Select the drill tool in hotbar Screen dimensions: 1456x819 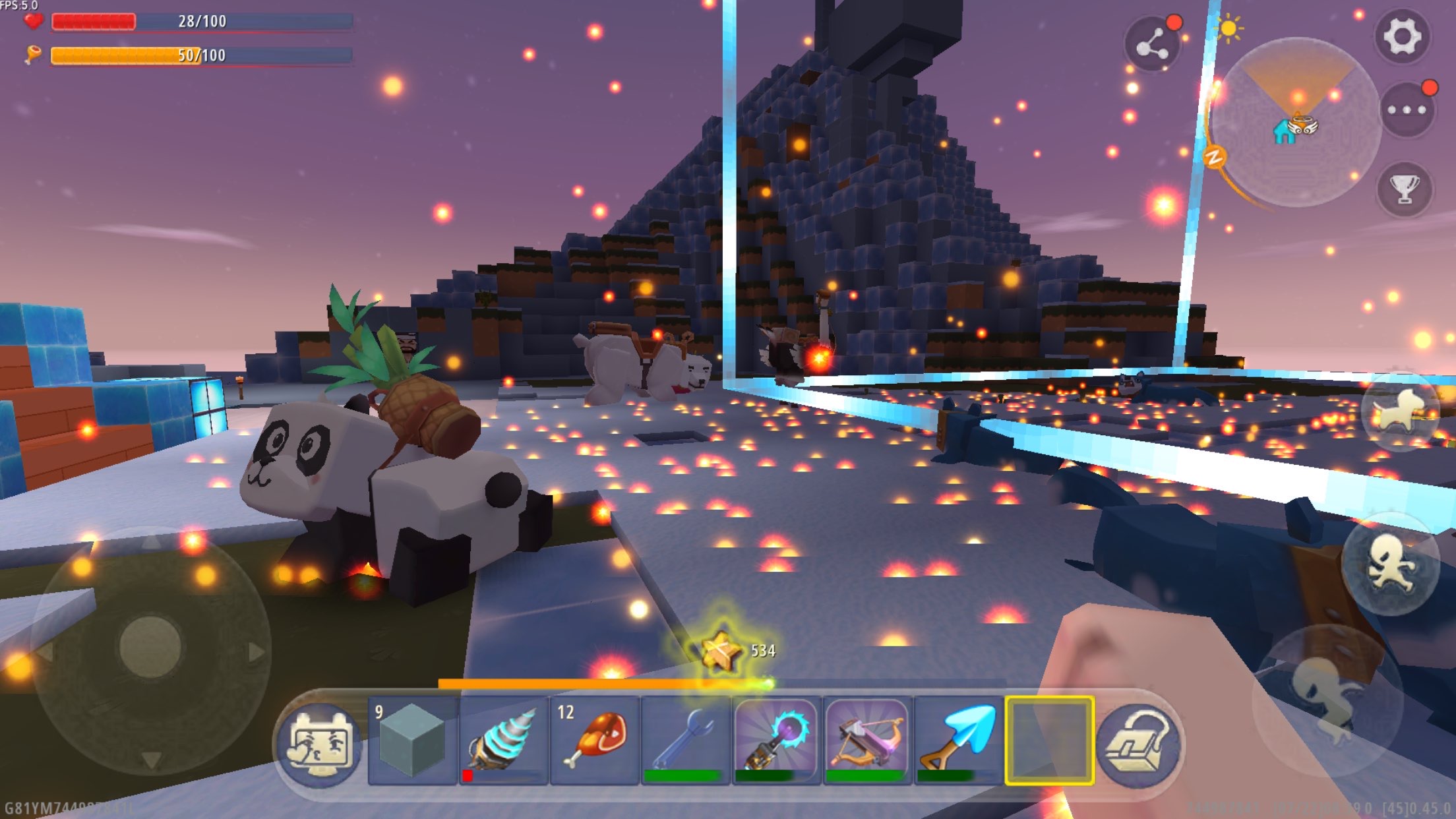click(x=503, y=740)
